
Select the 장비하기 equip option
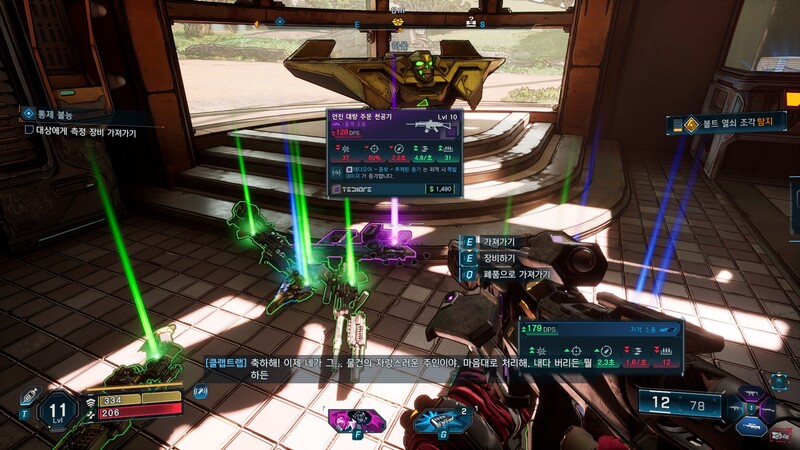pos(495,258)
